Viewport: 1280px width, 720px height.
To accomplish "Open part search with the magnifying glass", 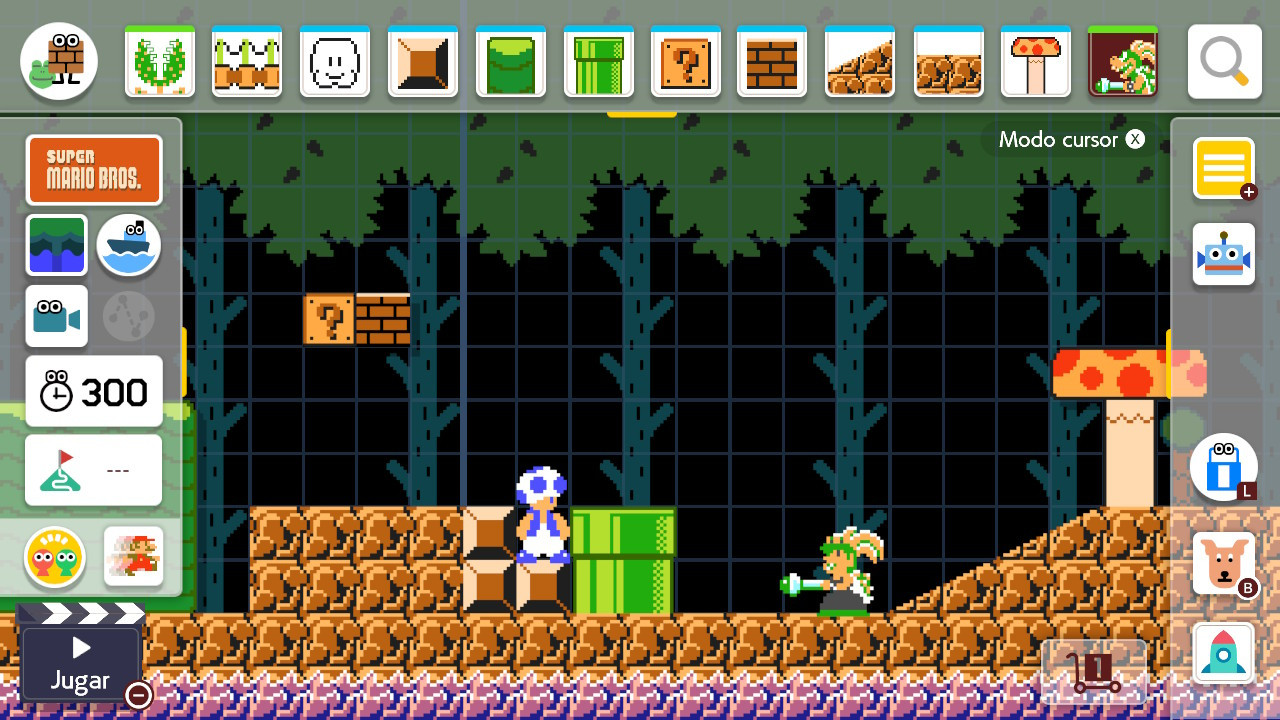I will click(x=1224, y=60).
